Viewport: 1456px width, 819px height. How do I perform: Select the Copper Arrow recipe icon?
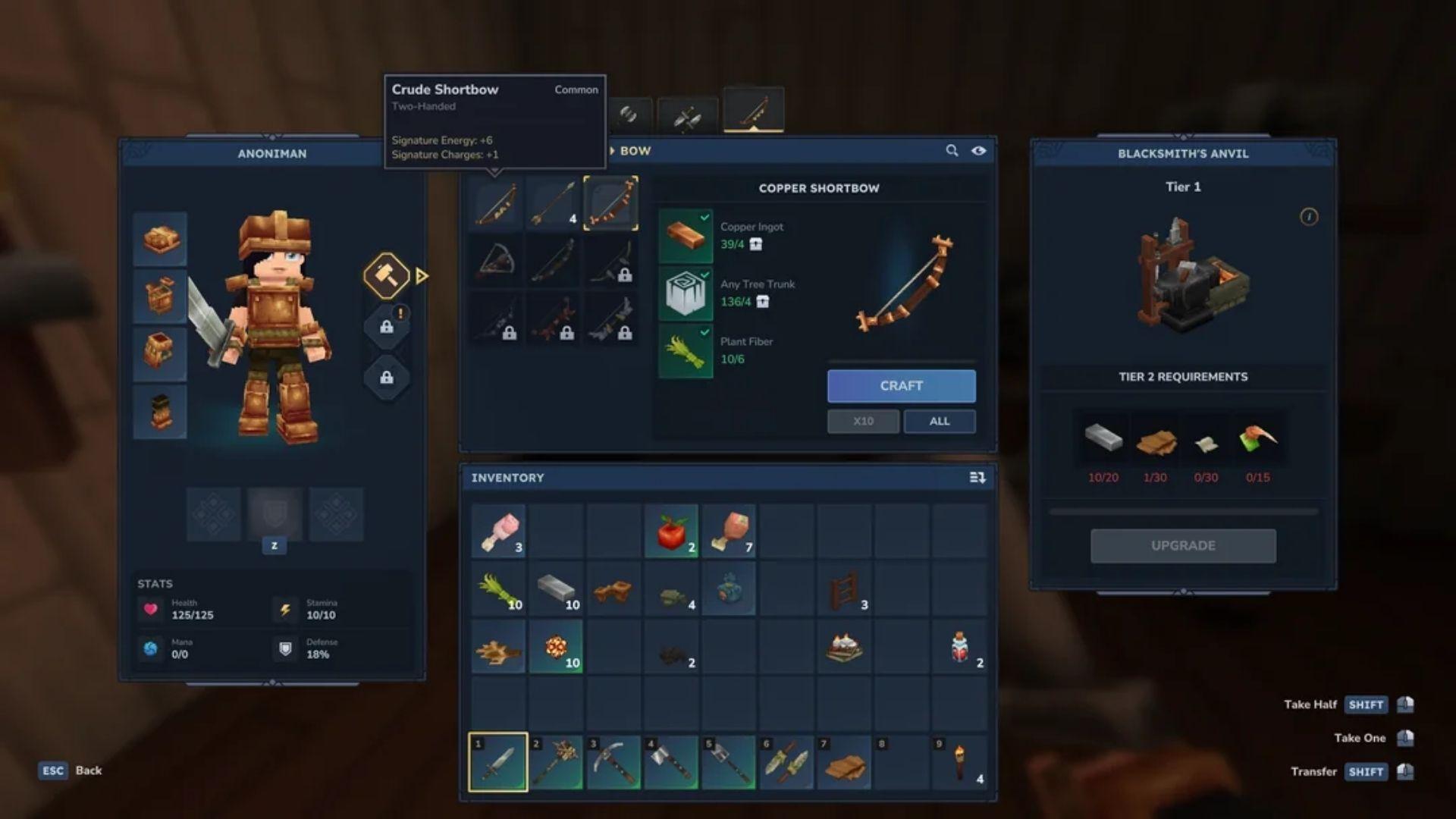554,201
